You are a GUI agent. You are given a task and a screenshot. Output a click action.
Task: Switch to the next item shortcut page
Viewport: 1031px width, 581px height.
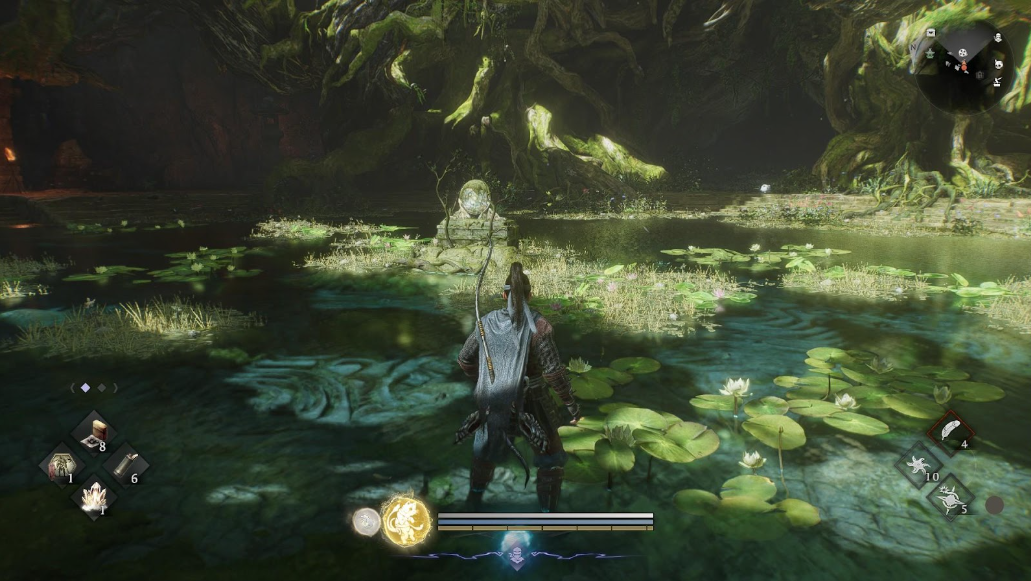(114, 387)
